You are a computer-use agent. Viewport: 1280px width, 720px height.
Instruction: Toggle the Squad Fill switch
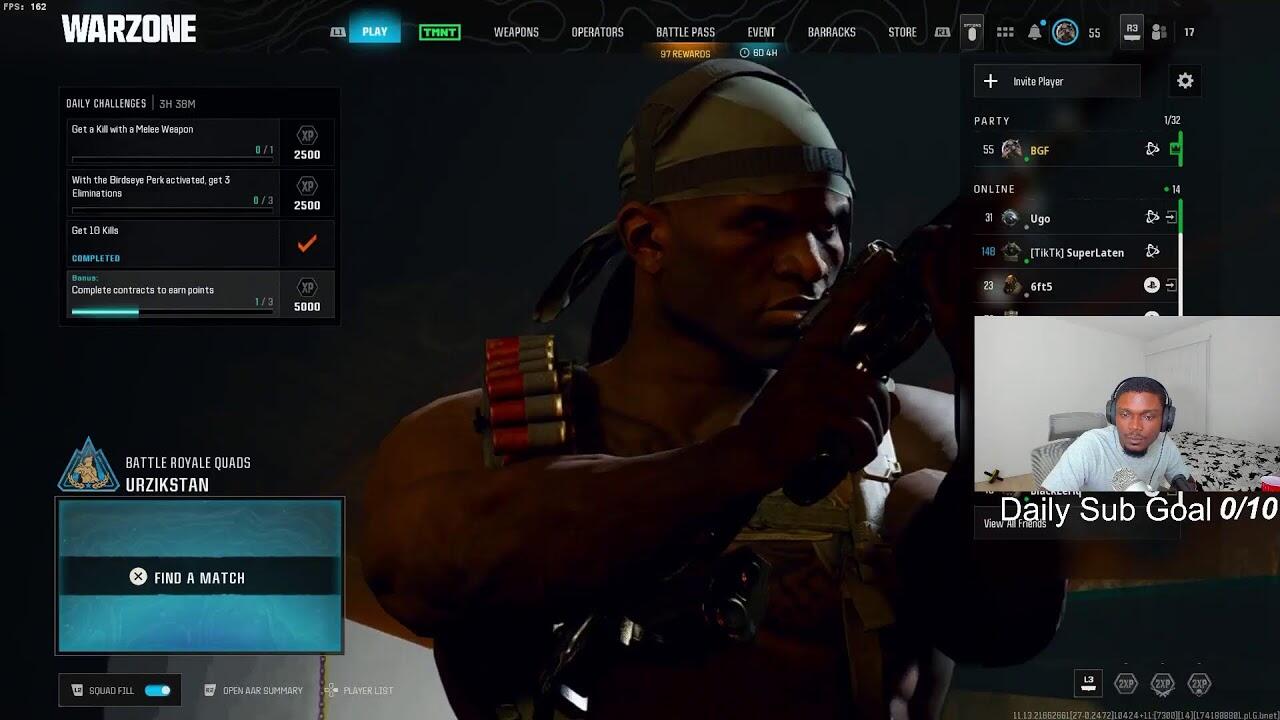(157, 690)
